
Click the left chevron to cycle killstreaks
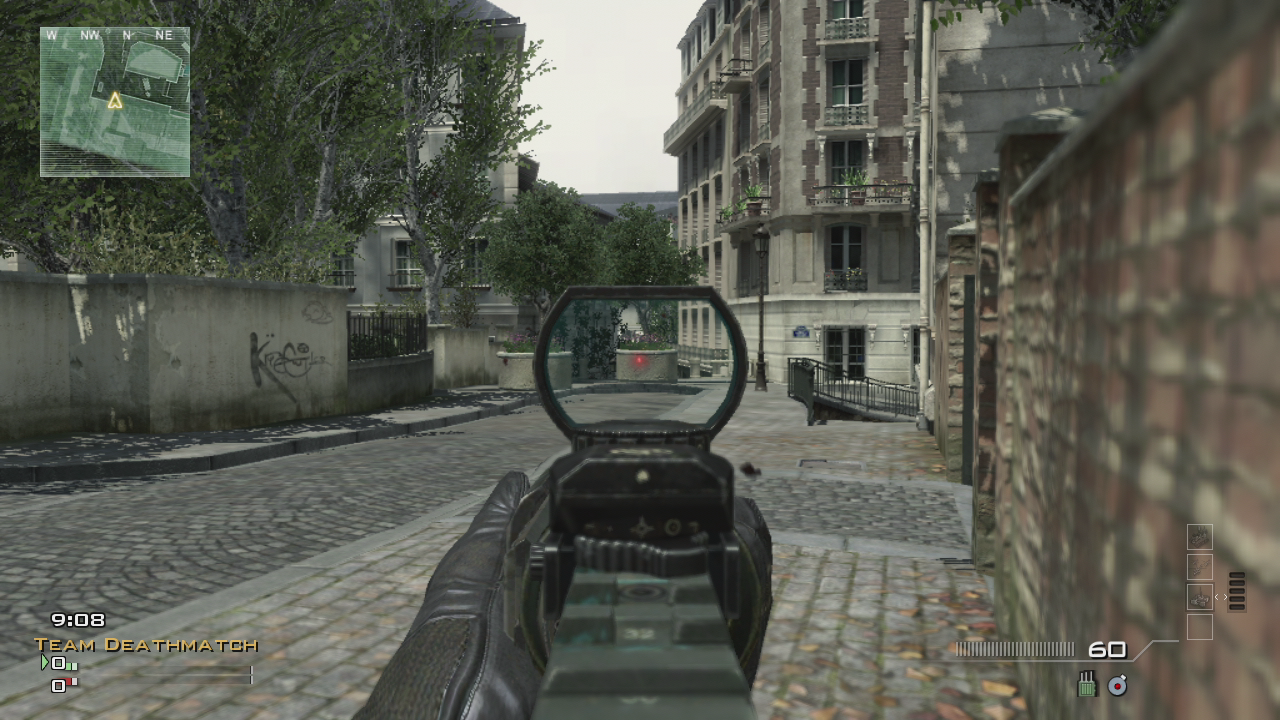pos(1217,597)
